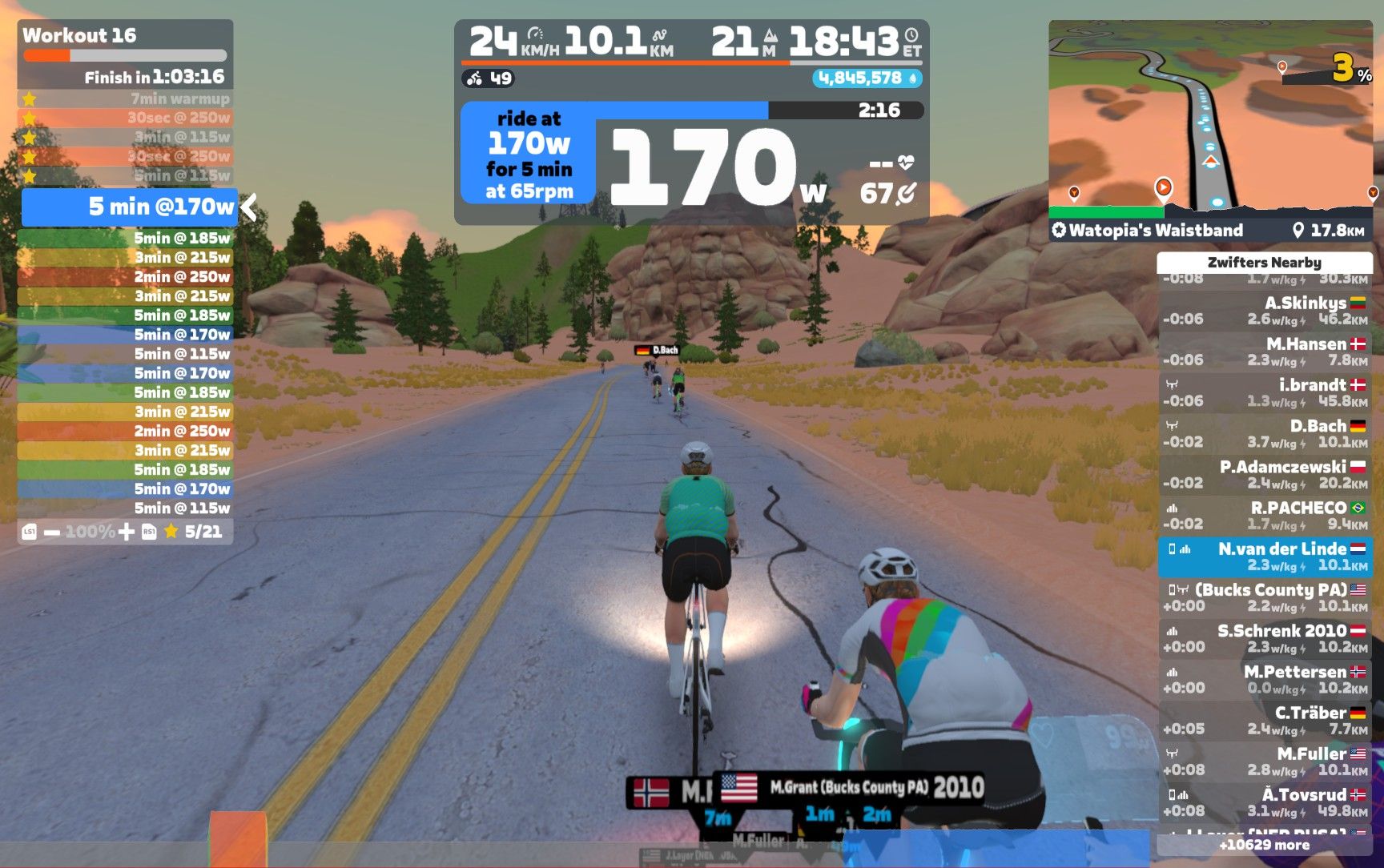View M.Fuller in the nearby riders list

(1265, 761)
